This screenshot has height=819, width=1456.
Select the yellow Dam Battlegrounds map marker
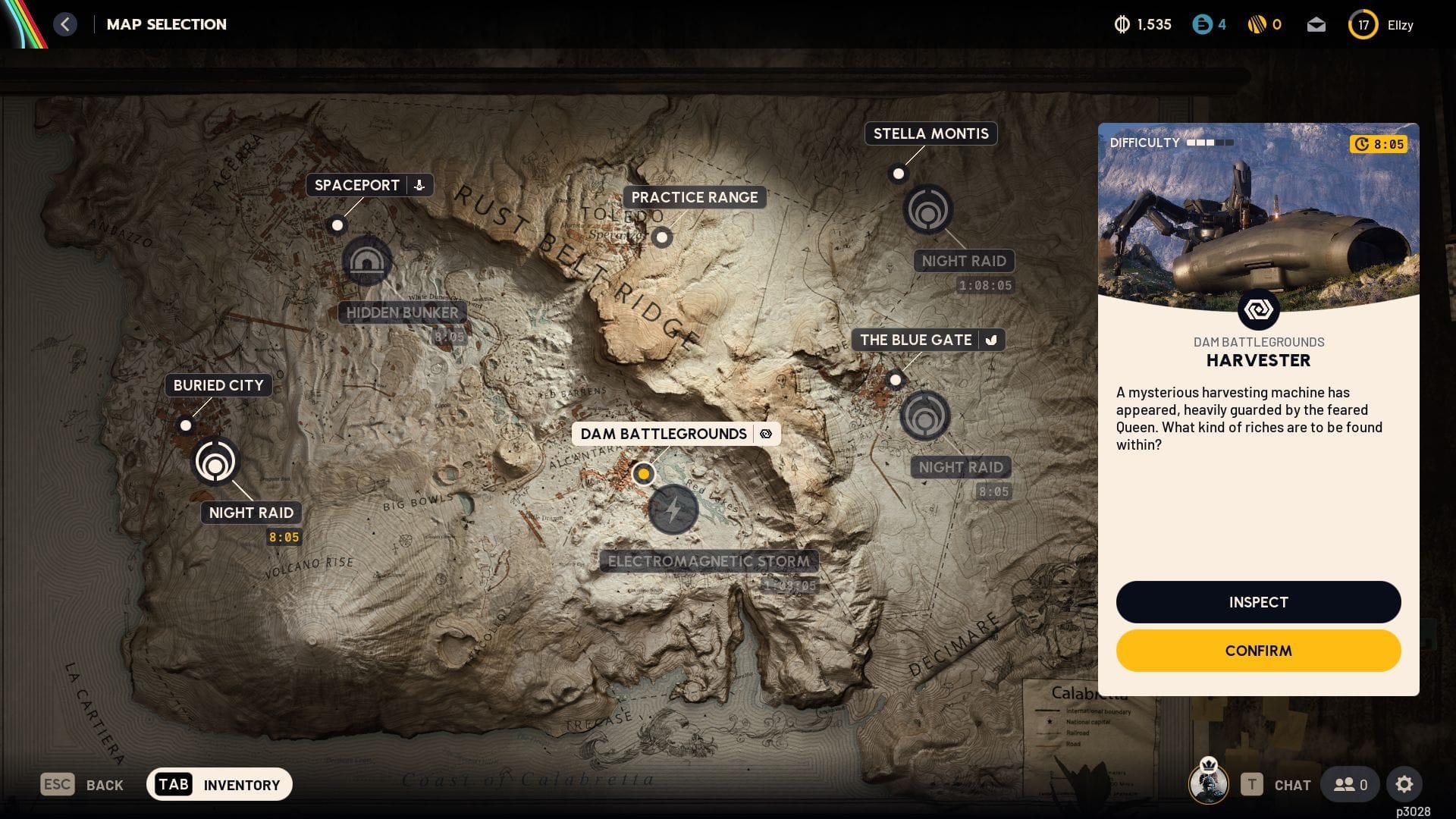pyautogui.click(x=644, y=473)
